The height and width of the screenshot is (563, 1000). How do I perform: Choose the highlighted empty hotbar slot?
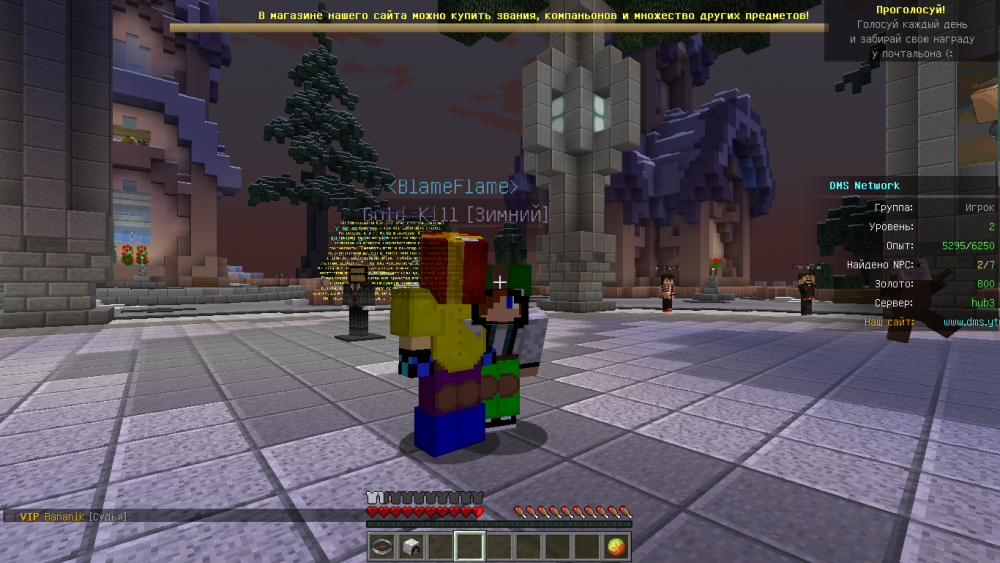pos(469,546)
